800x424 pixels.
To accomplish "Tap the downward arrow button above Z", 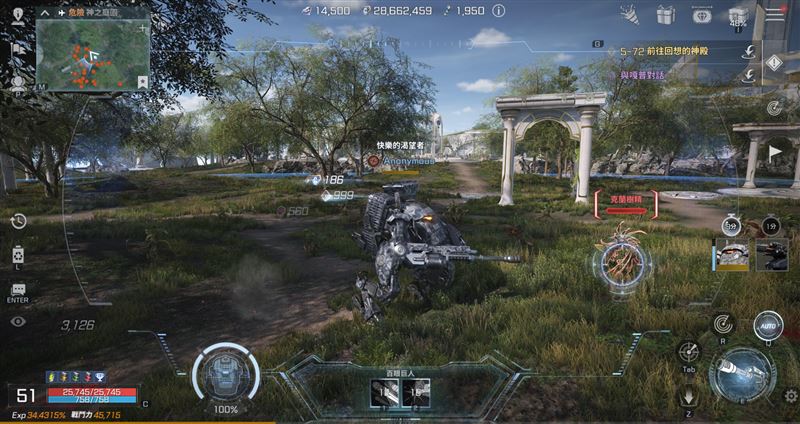I will (x=688, y=393).
